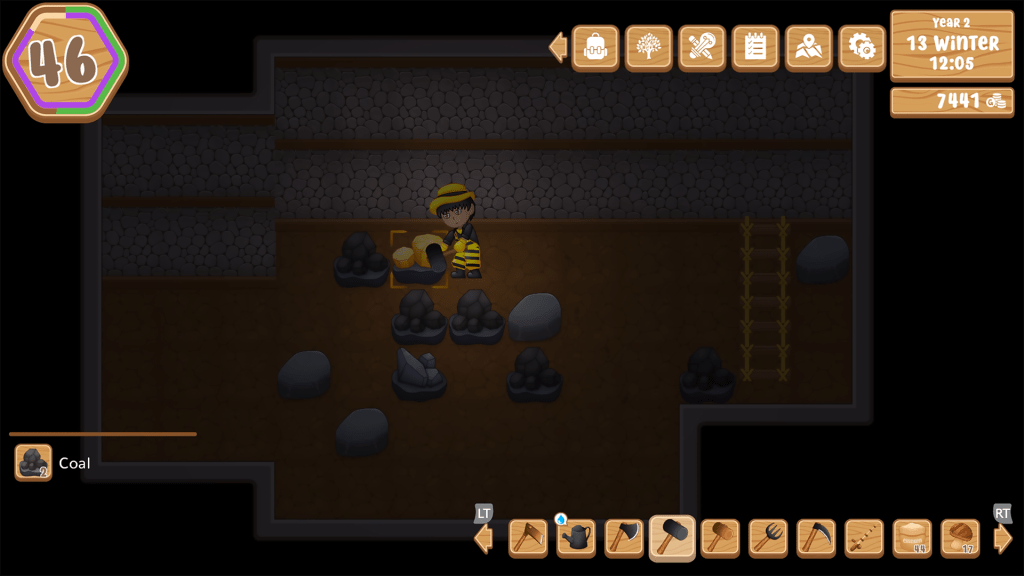Viewport: 1024px width, 576px height.
Task: Show the quest checklist
Action: 755,47
